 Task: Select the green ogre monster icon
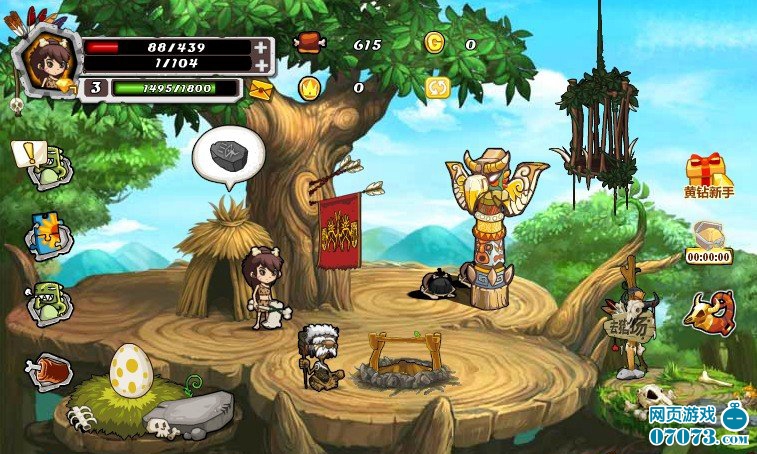(46, 301)
